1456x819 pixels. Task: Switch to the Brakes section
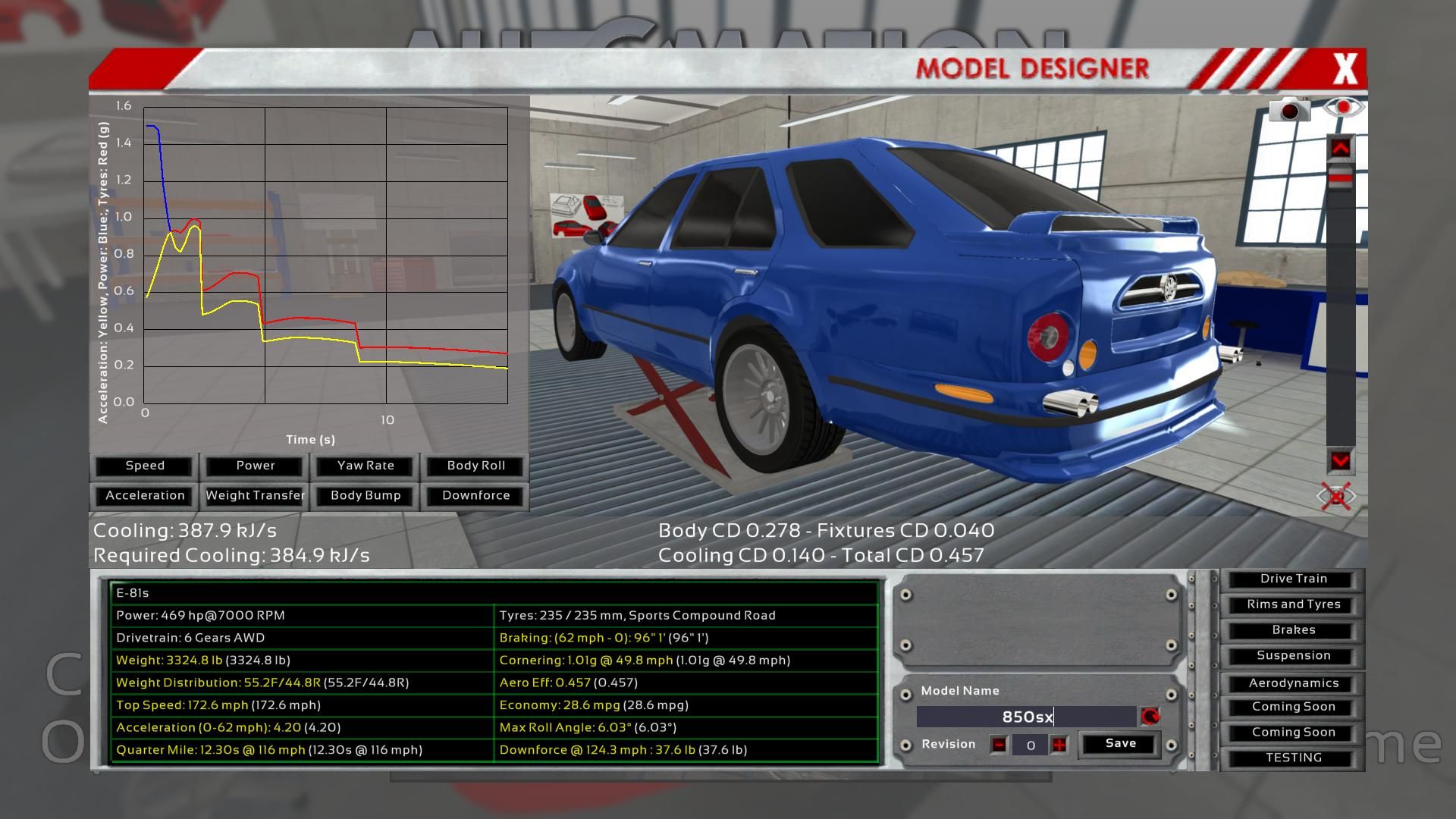coord(1294,630)
